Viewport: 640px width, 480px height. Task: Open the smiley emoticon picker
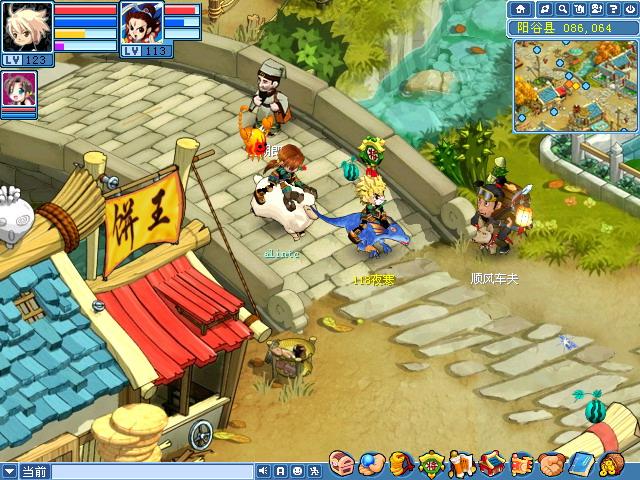[x=297, y=471]
